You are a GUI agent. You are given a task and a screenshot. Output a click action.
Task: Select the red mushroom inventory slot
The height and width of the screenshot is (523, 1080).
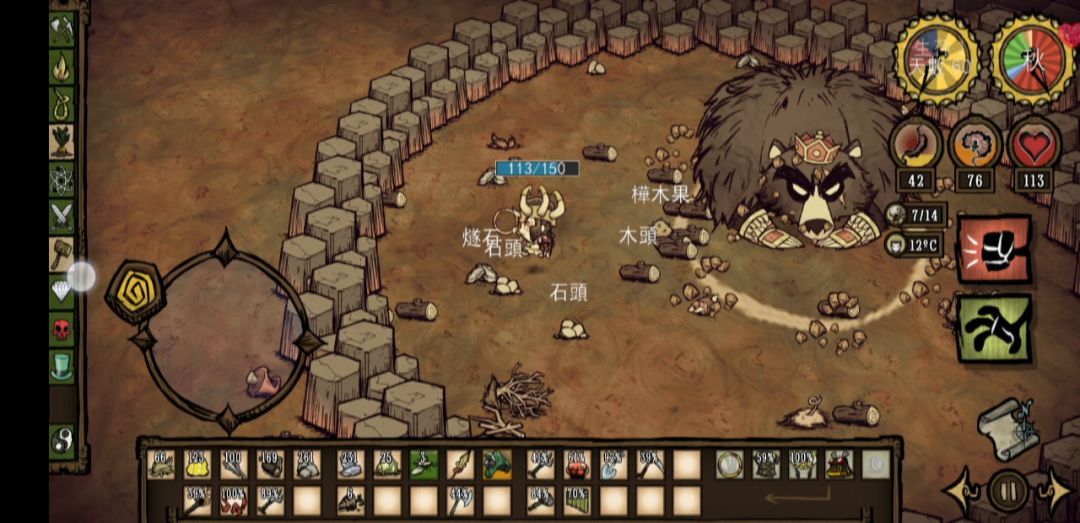pos(576,464)
